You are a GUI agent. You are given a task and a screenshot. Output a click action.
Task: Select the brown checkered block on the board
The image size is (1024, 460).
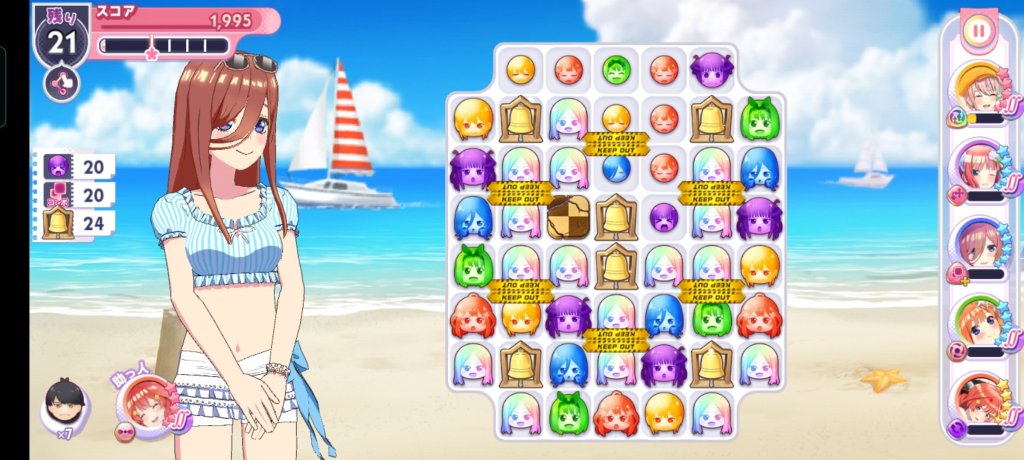point(567,216)
